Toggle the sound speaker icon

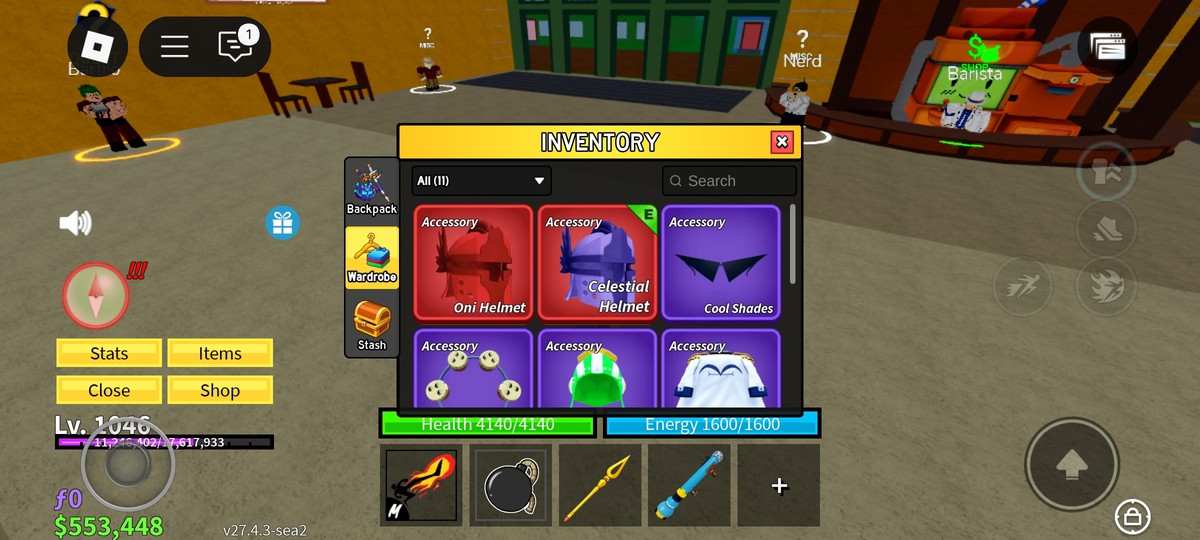click(x=76, y=222)
